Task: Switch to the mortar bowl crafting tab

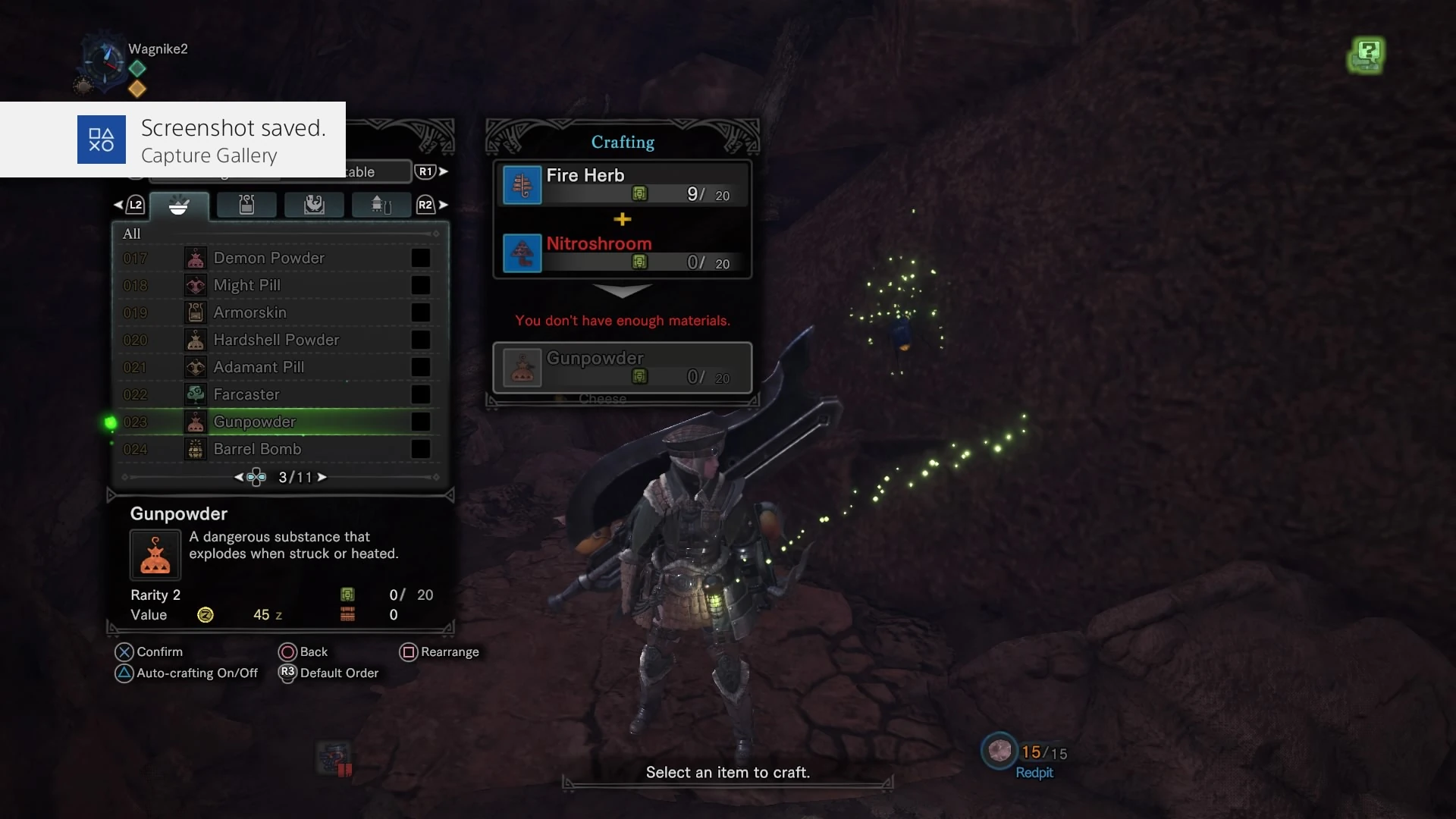Action: click(179, 205)
